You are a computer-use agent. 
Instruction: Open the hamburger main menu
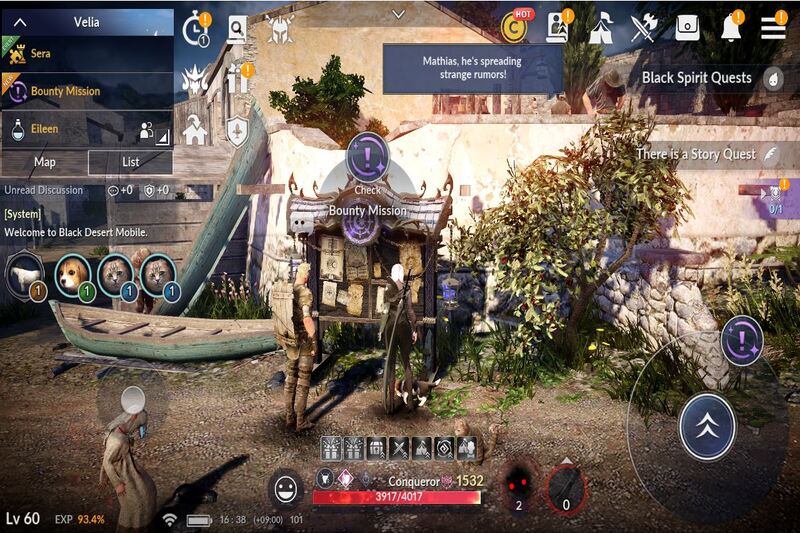773,27
